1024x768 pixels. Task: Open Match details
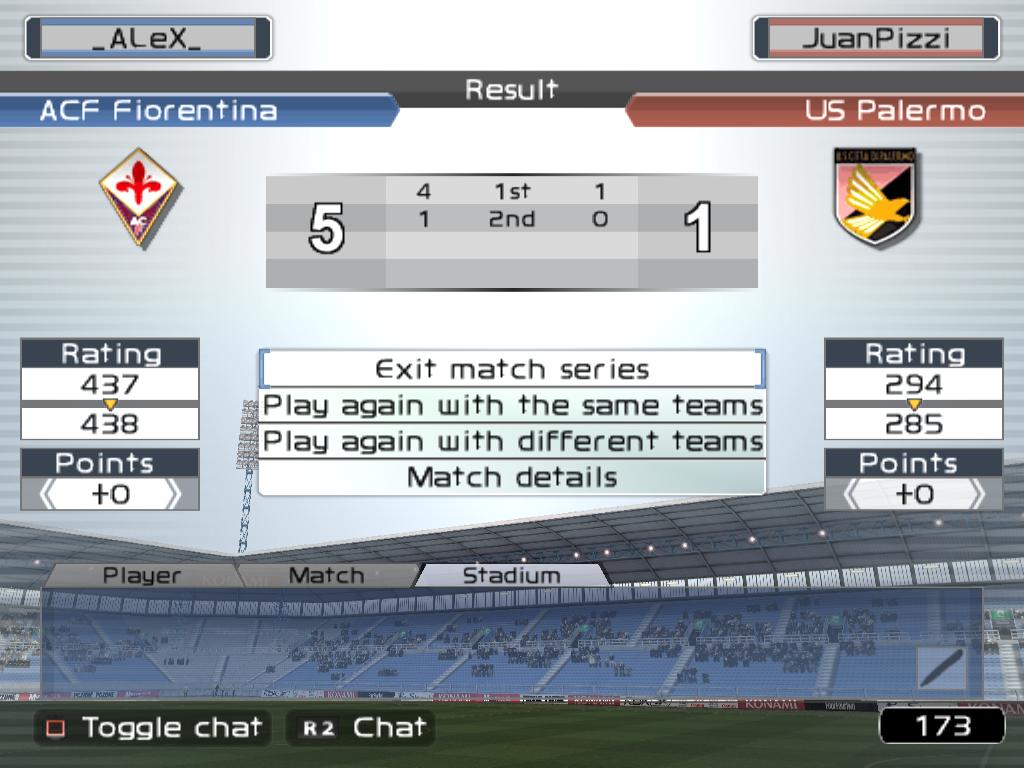[x=512, y=477]
